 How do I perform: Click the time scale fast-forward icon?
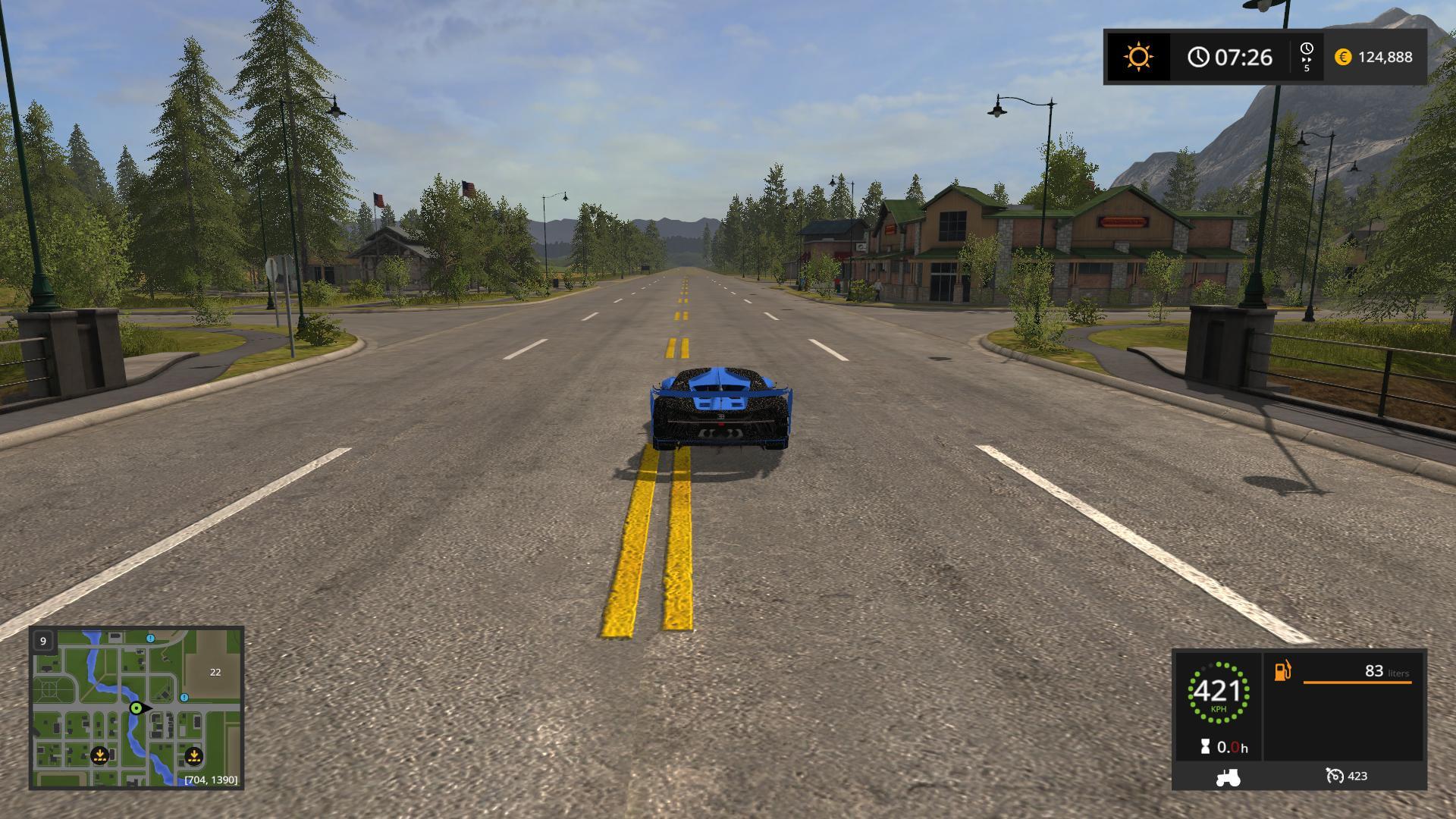(x=1307, y=56)
